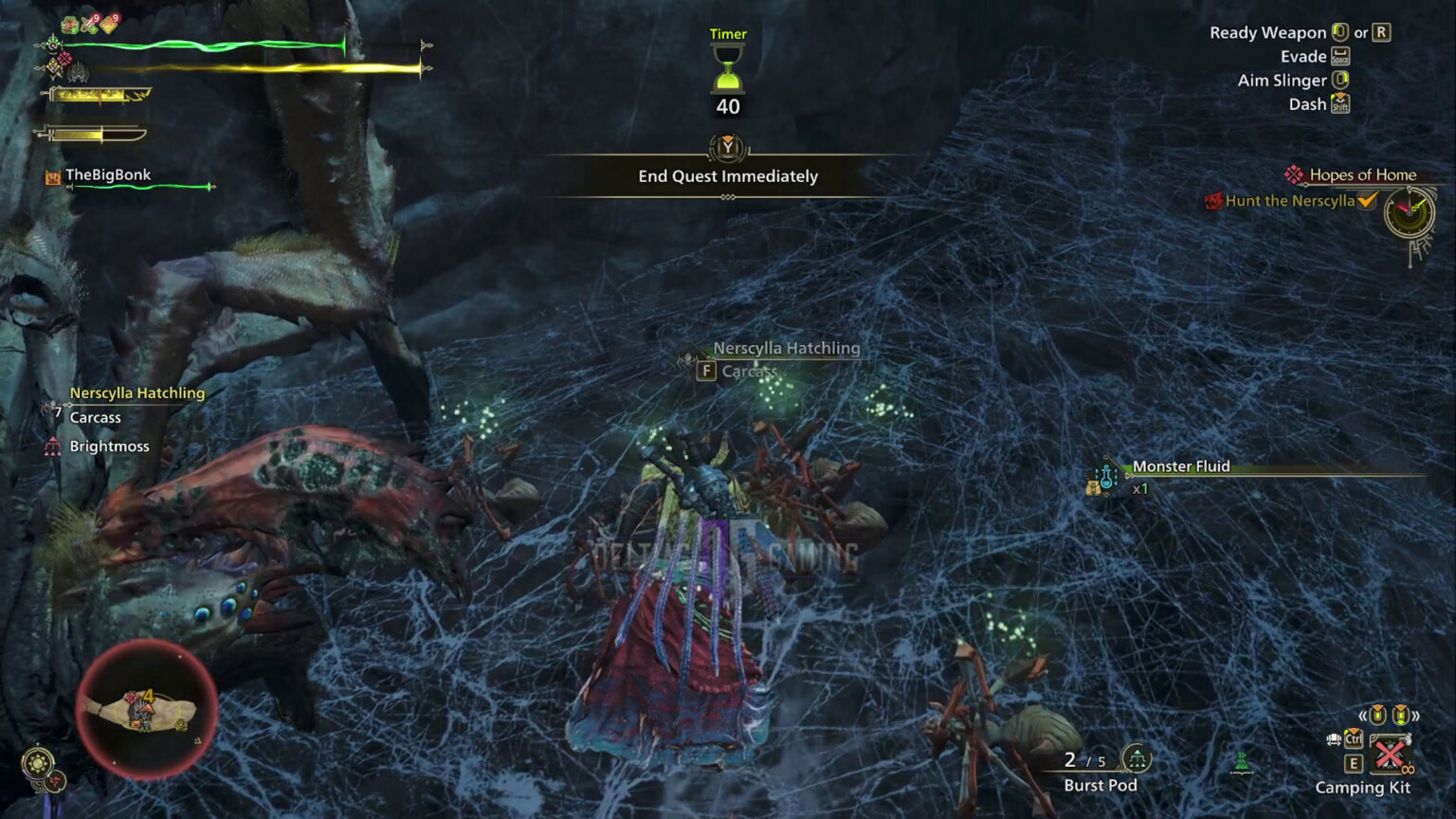The image size is (1456, 819).
Task: Click the Brightmoss icon in the pickup list
Action: coord(52,446)
